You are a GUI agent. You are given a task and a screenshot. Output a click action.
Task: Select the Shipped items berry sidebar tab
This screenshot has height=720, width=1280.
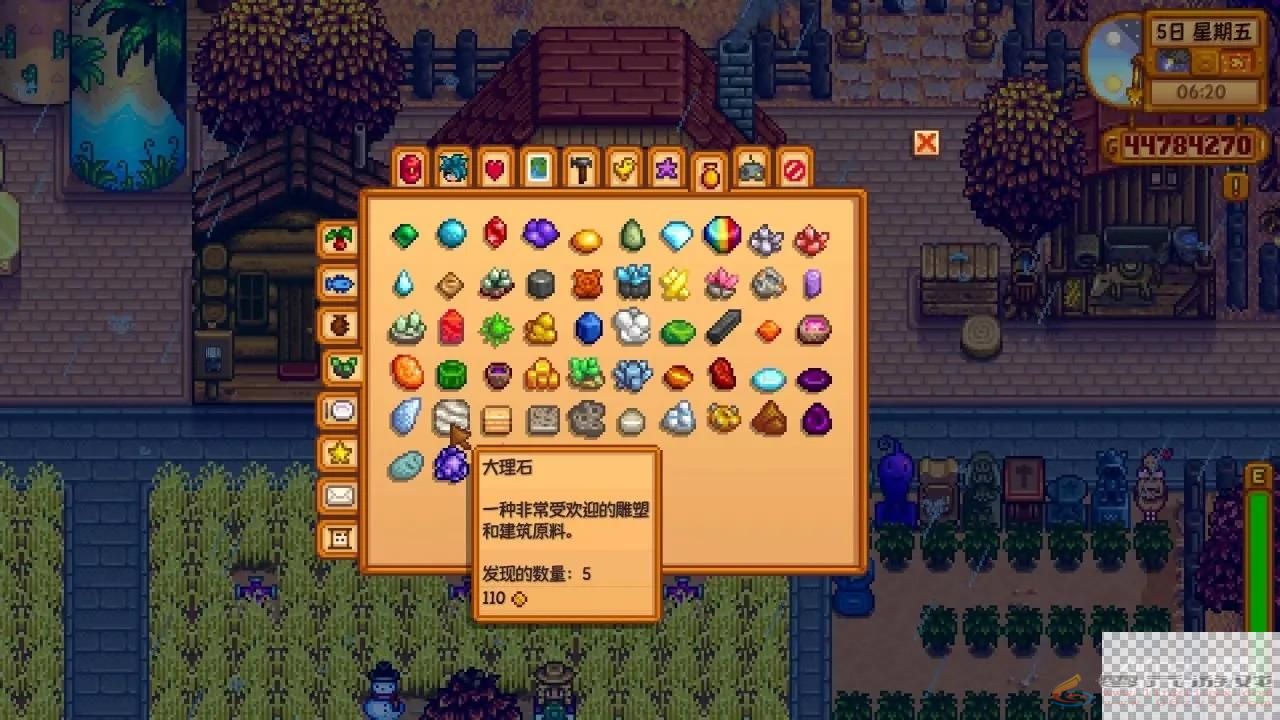point(338,238)
